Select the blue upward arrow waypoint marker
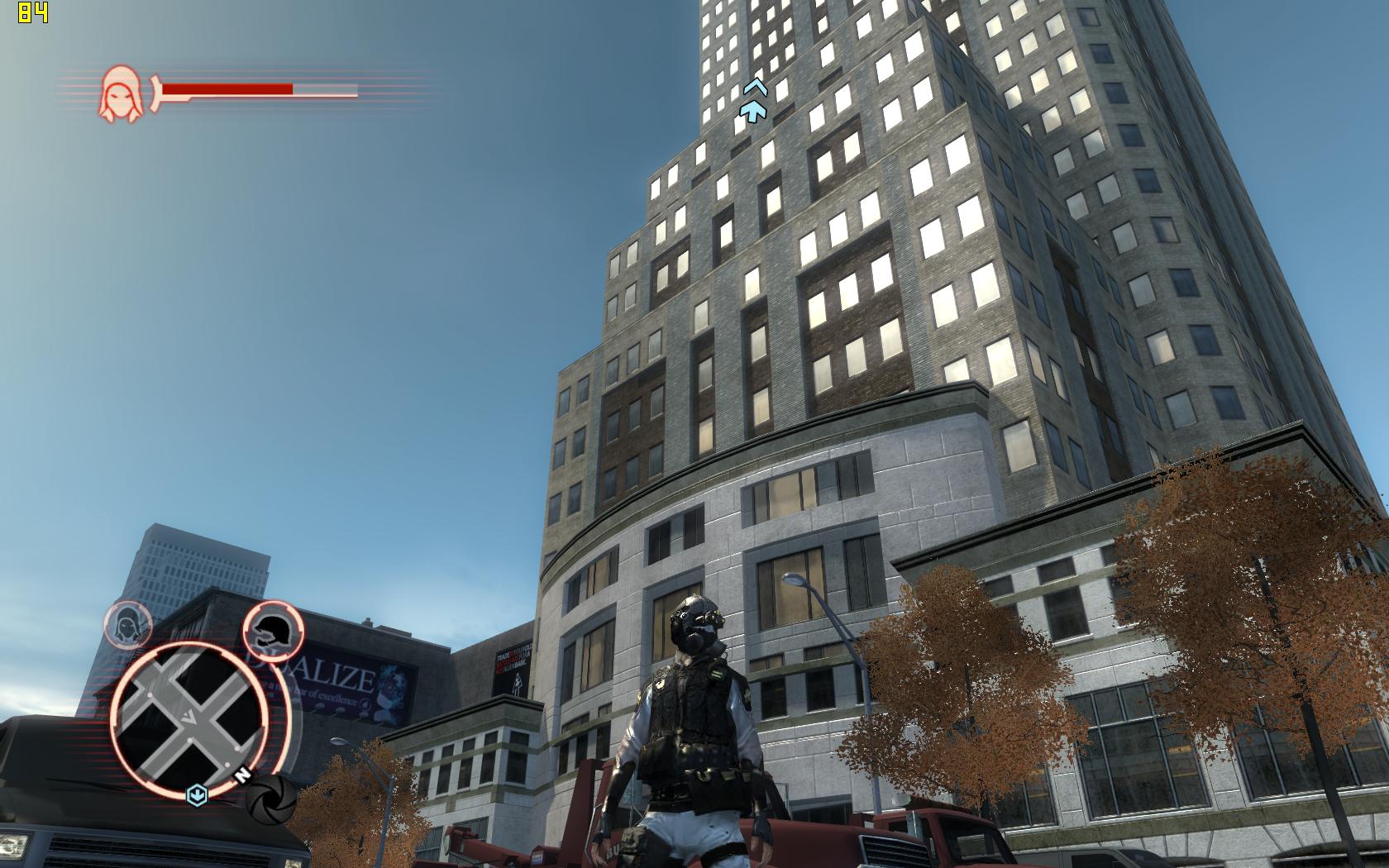The height and width of the screenshot is (868, 1389). (x=754, y=103)
